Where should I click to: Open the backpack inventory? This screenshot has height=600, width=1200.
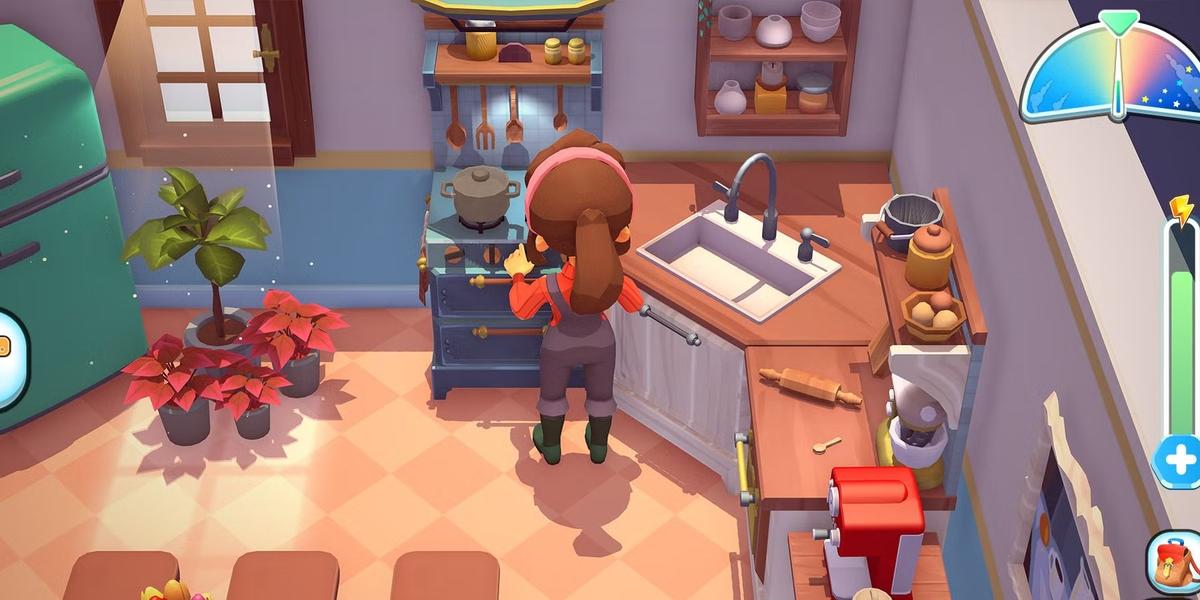1174,564
